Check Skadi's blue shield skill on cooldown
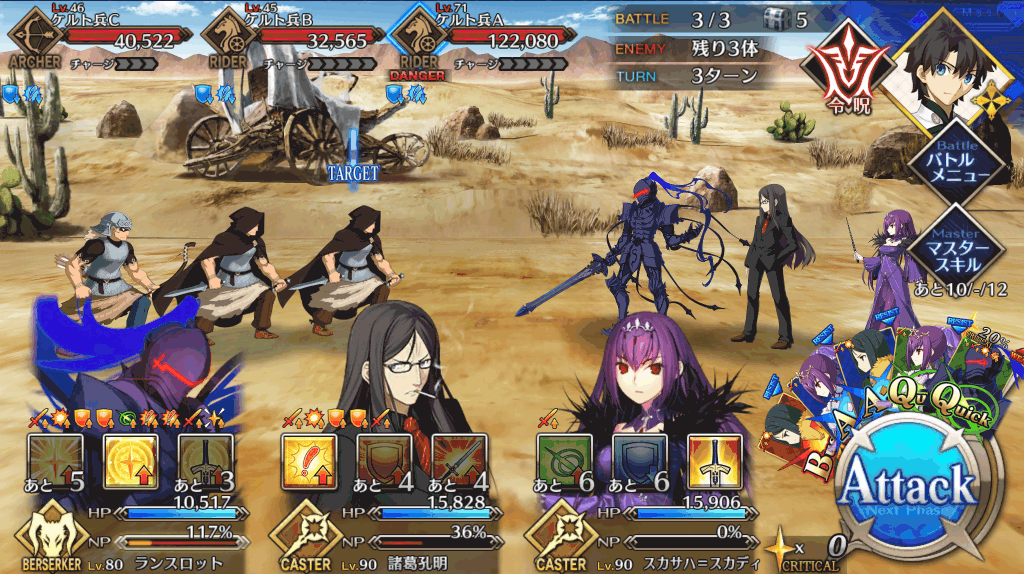 tap(640, 462)
